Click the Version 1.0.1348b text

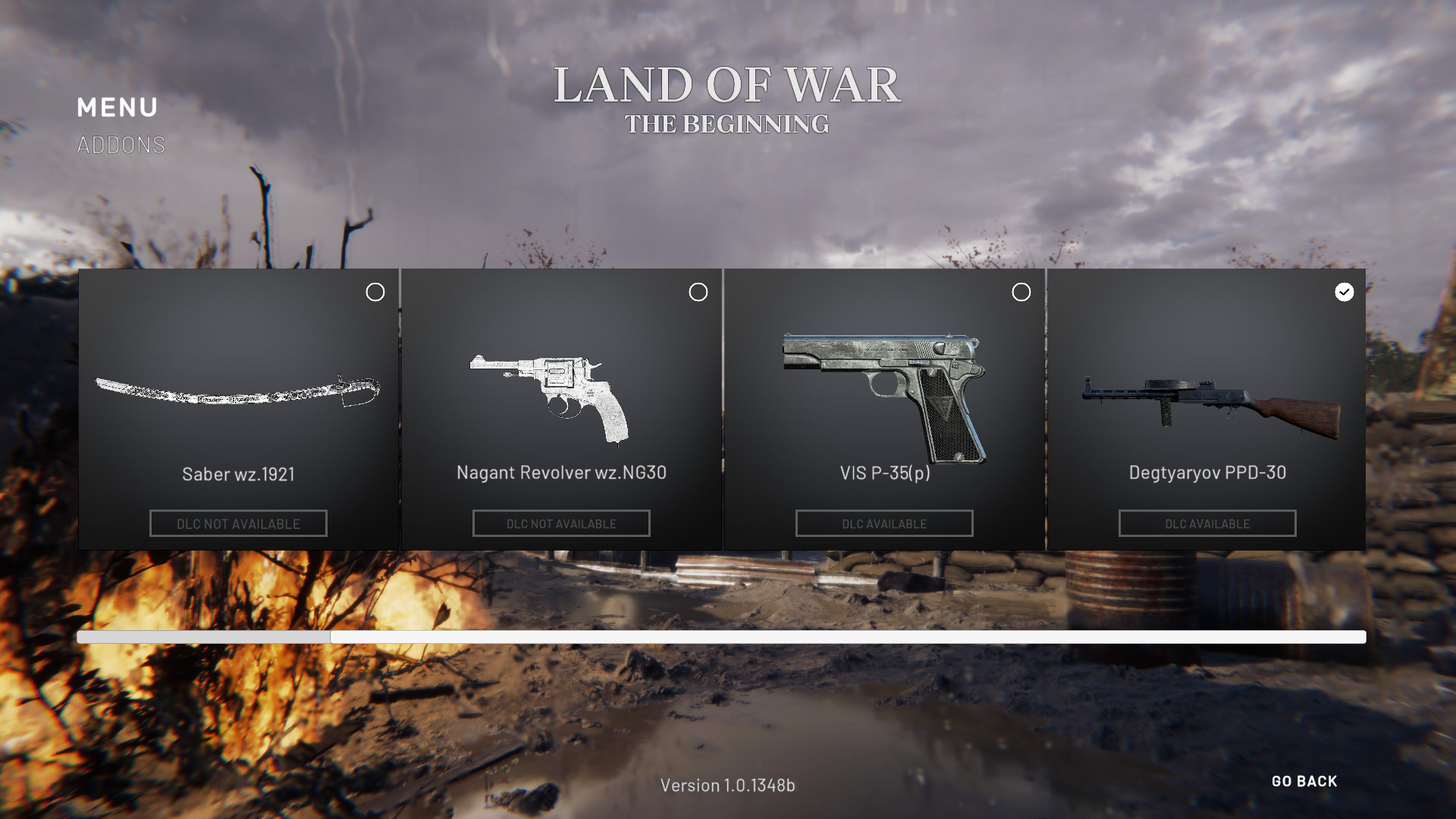coord(728,786)
